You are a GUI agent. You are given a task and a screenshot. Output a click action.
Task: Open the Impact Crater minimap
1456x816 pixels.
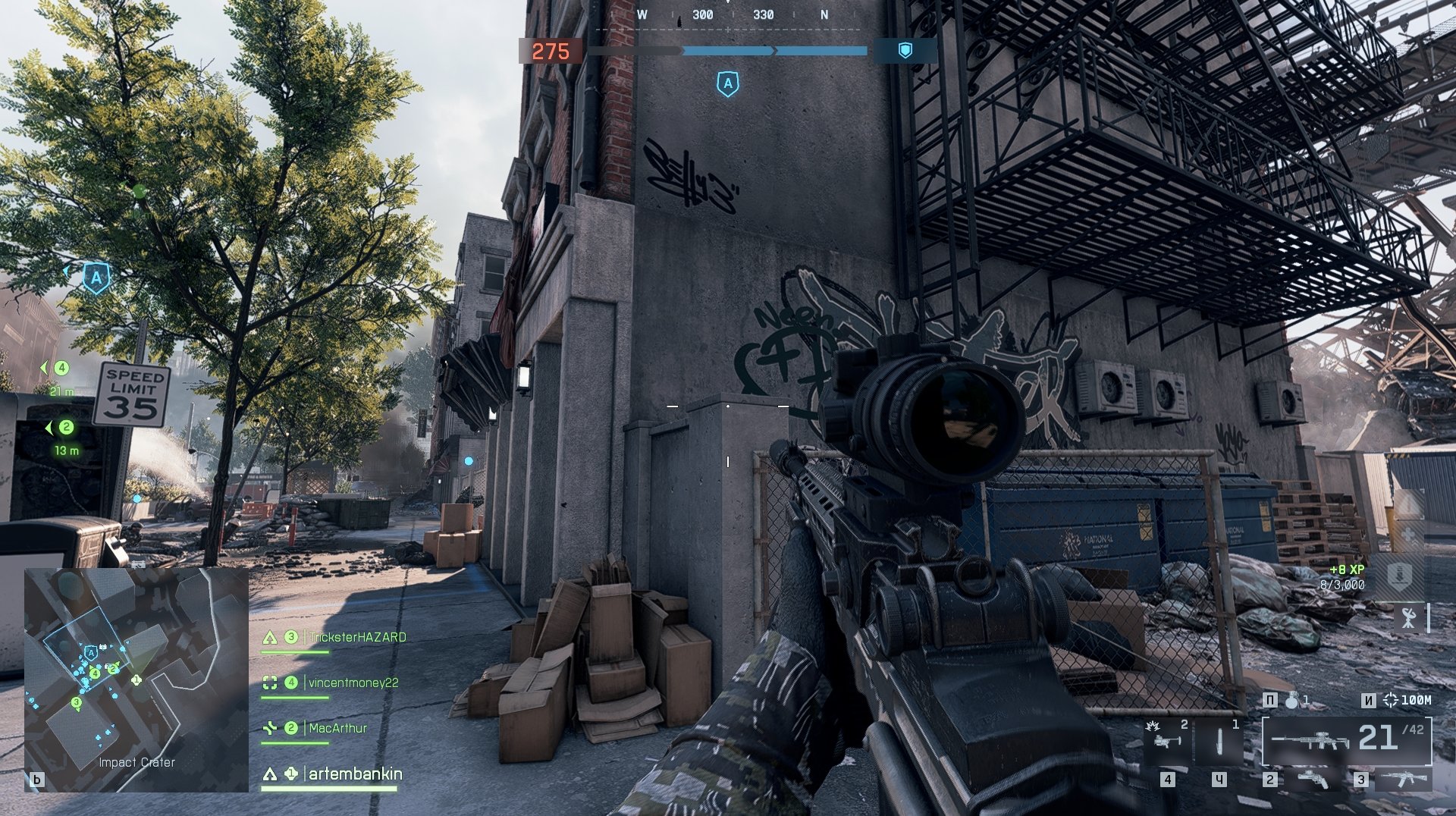(x=136, y=679)
